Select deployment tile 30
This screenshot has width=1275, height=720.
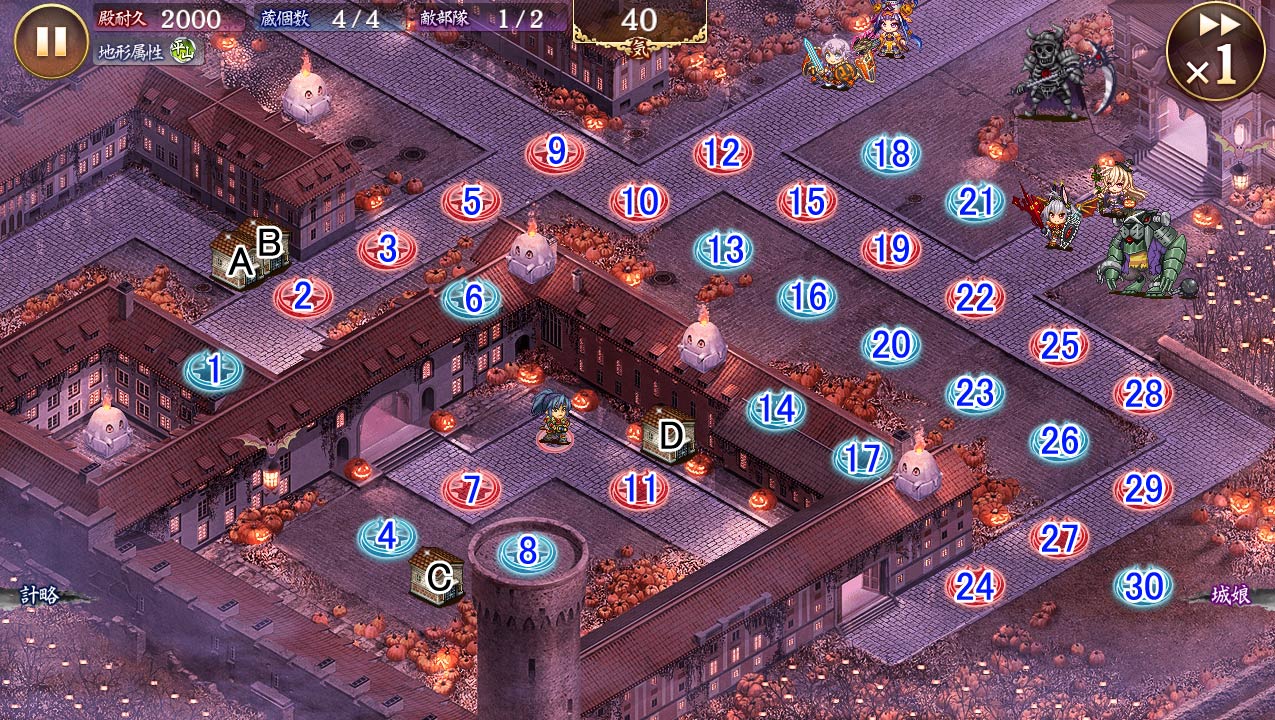coord(1143,587)
